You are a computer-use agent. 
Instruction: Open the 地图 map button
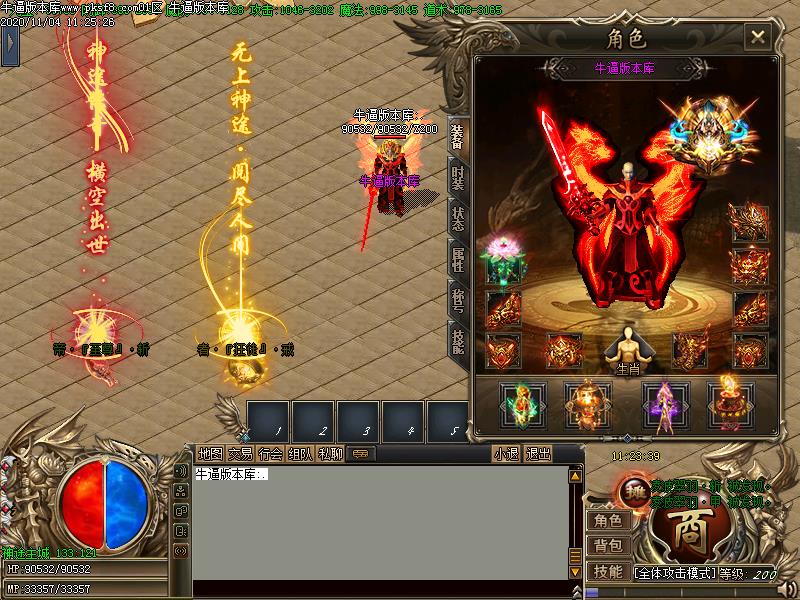[x=210, y=453]
